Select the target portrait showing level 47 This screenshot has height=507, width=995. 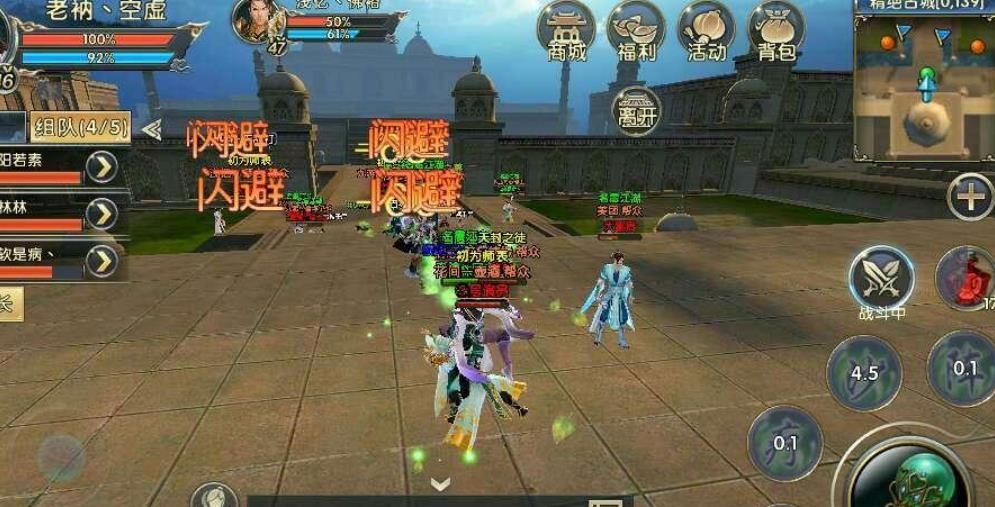point(258,22)
